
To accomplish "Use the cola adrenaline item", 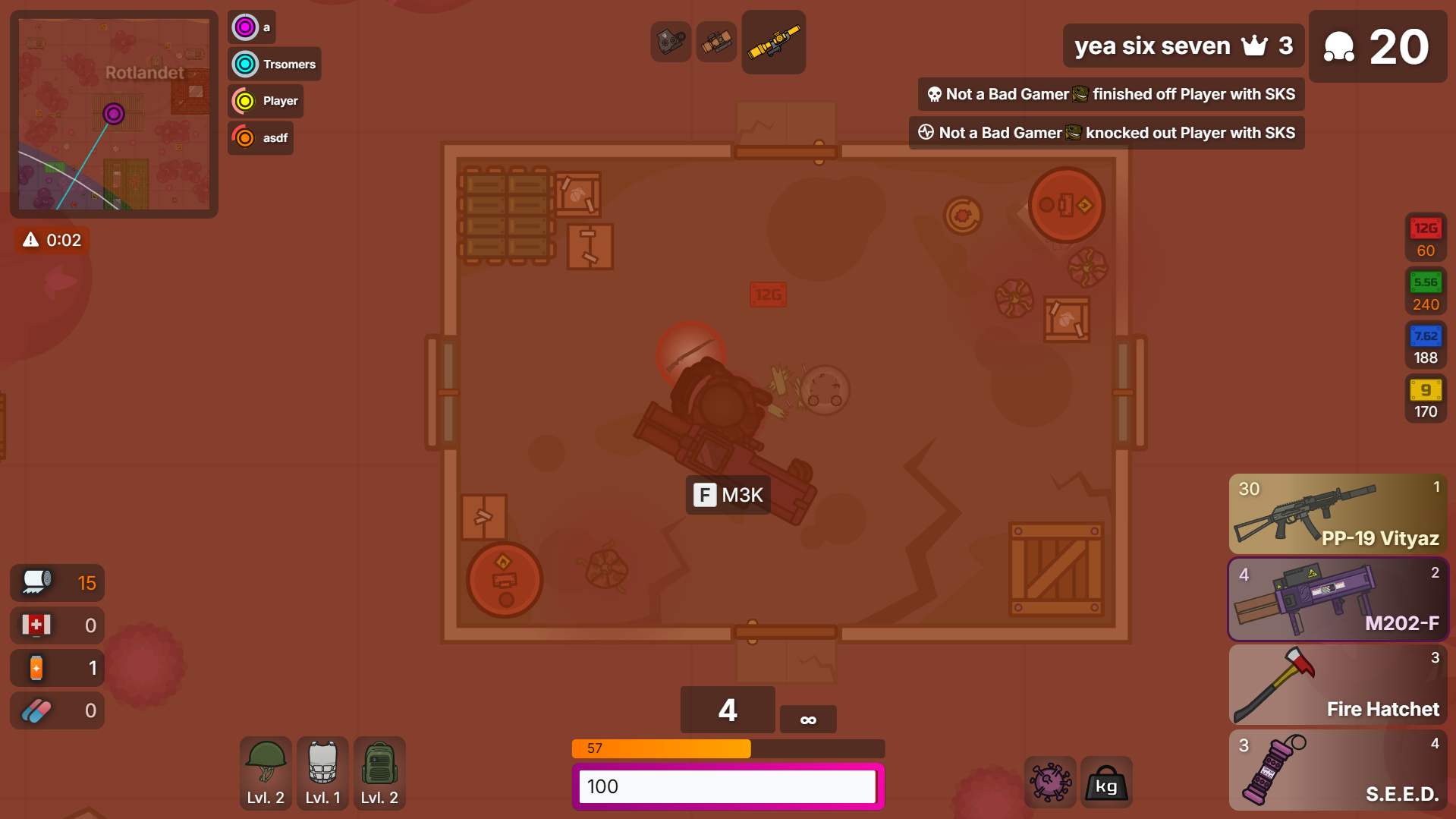I will click(x=57, y=668).
